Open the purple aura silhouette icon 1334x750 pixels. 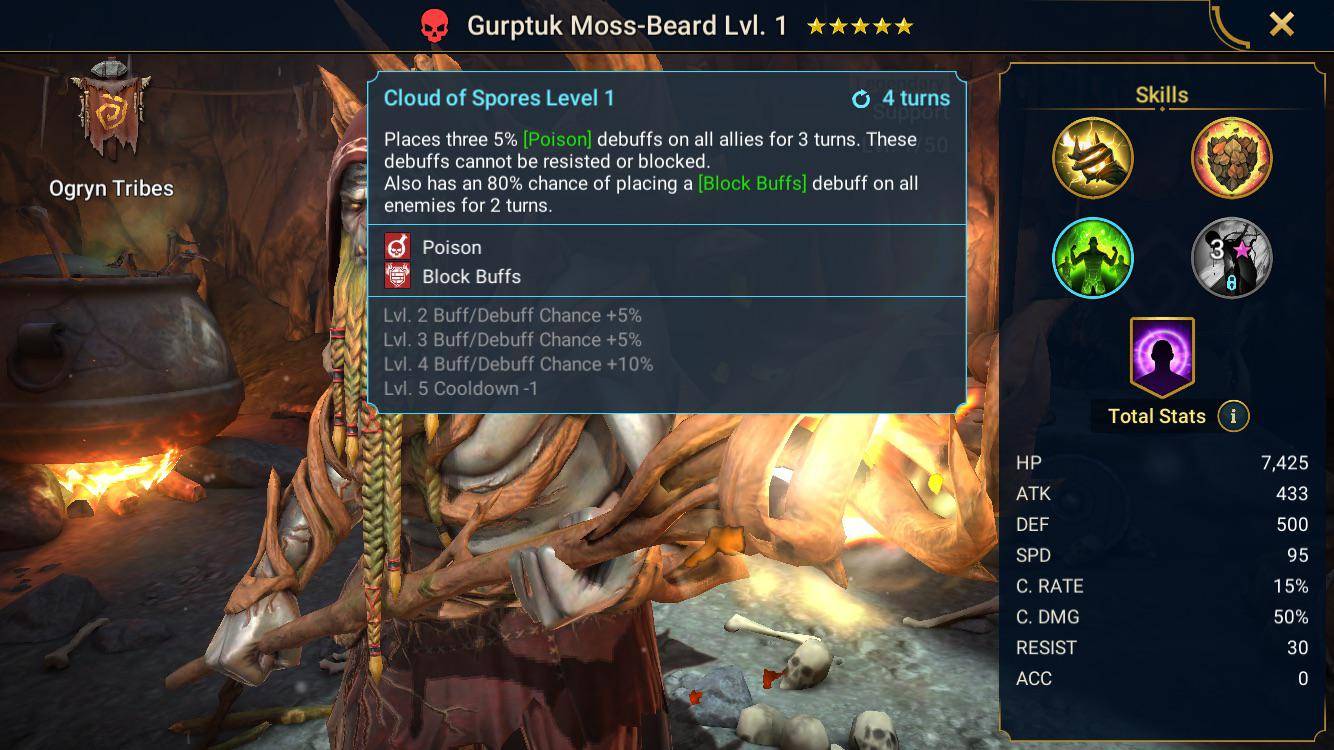tap(1161, 355)
